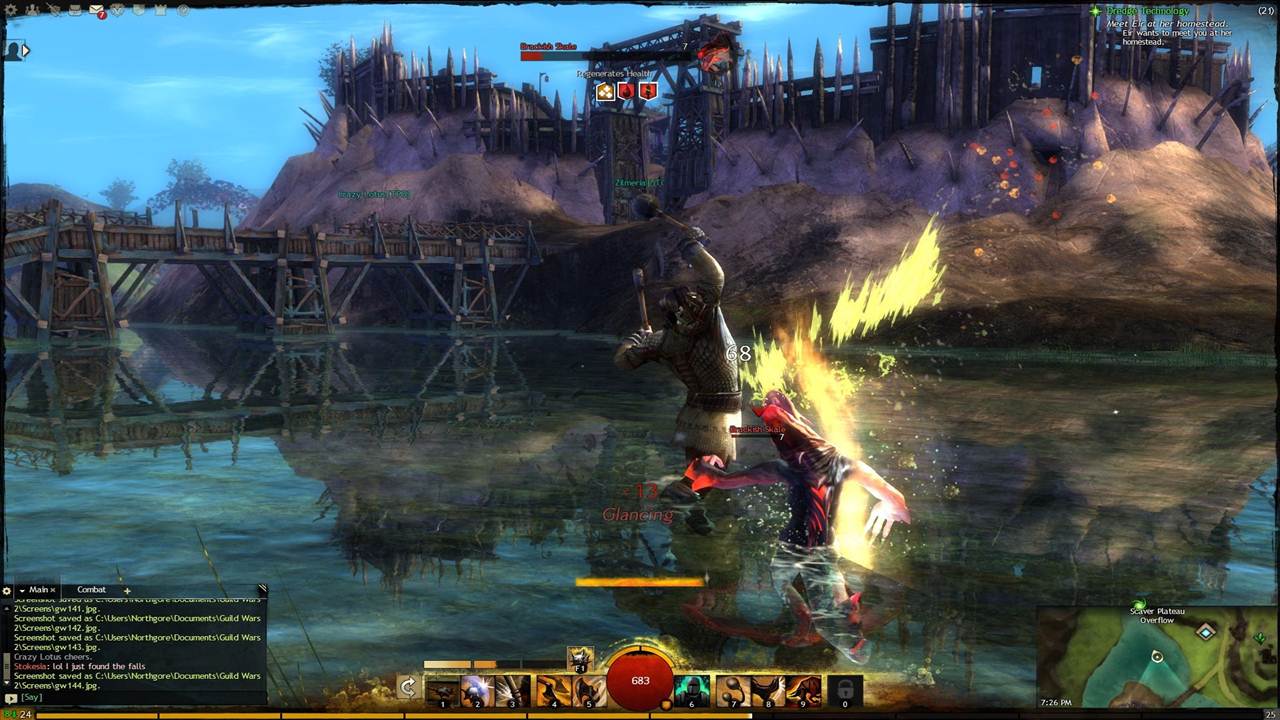Open chat options gear
The height and width of the screenshot is (720, 1280).
click(x=7, y=591)
